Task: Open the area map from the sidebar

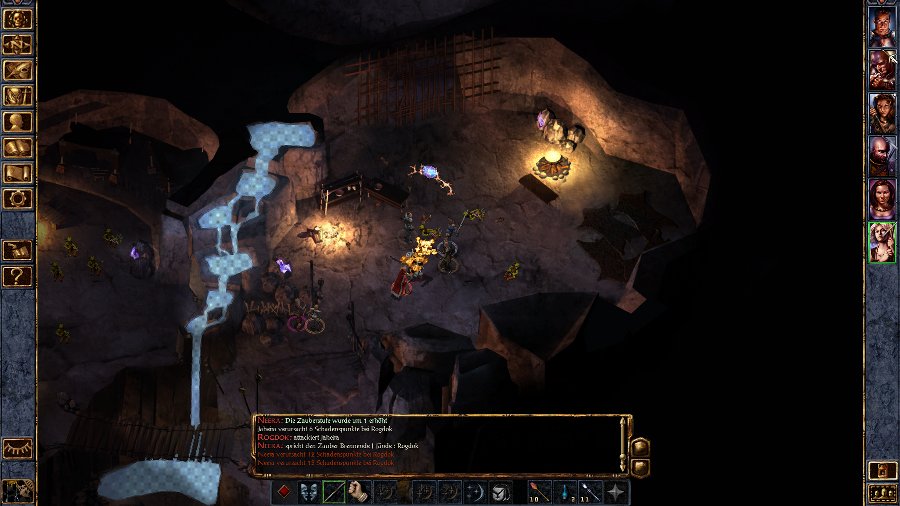Action: [x=18, y=44]
